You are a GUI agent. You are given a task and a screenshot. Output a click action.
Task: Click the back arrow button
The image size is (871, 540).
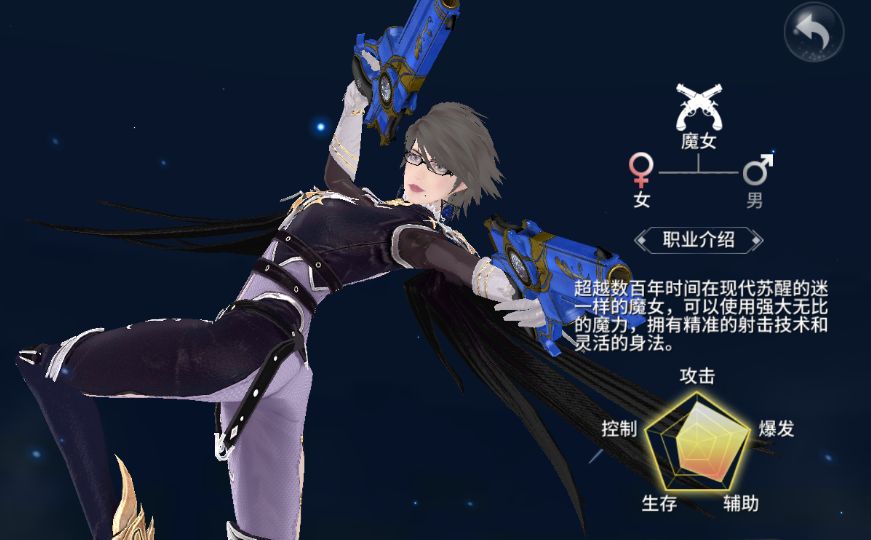[812, 33]
